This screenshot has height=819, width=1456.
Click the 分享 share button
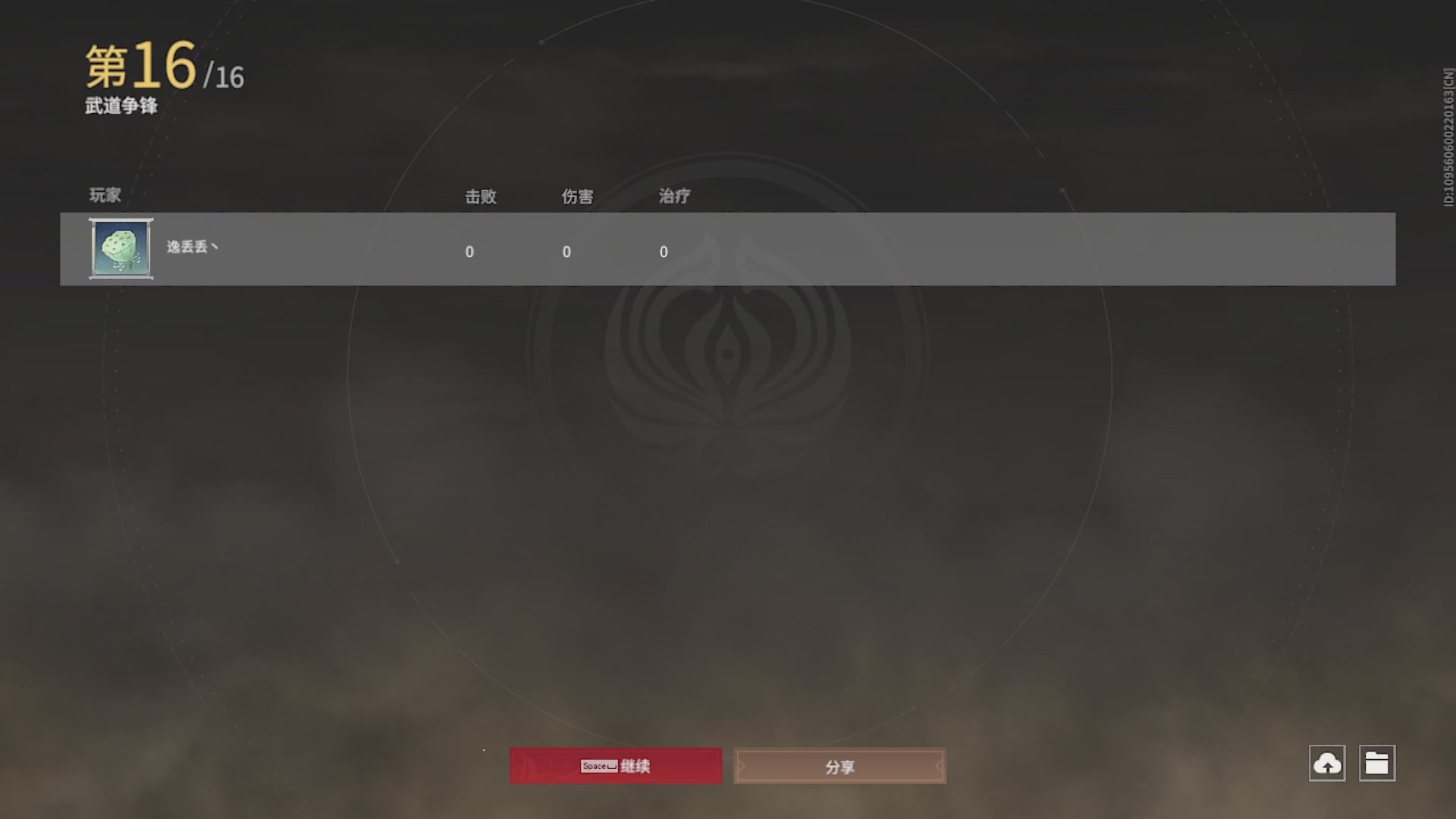tap(839, 766)
